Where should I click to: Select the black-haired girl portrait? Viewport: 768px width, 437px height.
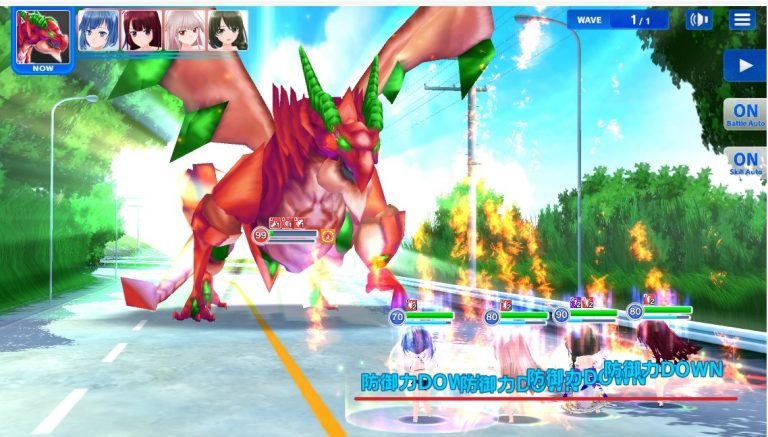pos(228,31)
